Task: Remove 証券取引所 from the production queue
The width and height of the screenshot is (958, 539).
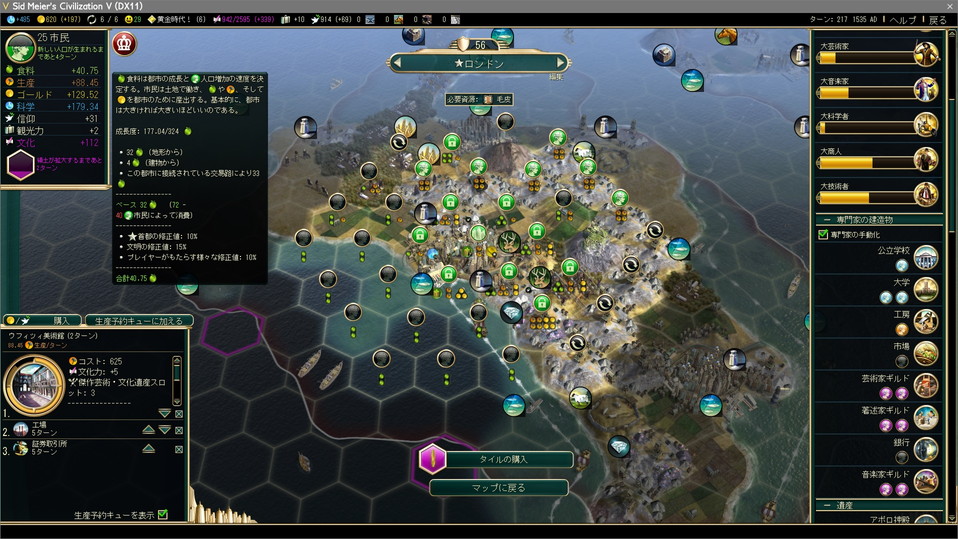Action: point(179,449)
